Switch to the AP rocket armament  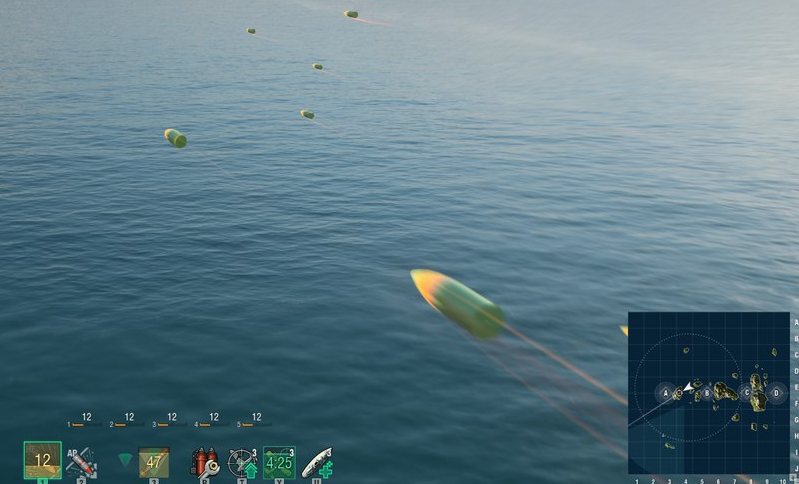(x=82, y=462)
